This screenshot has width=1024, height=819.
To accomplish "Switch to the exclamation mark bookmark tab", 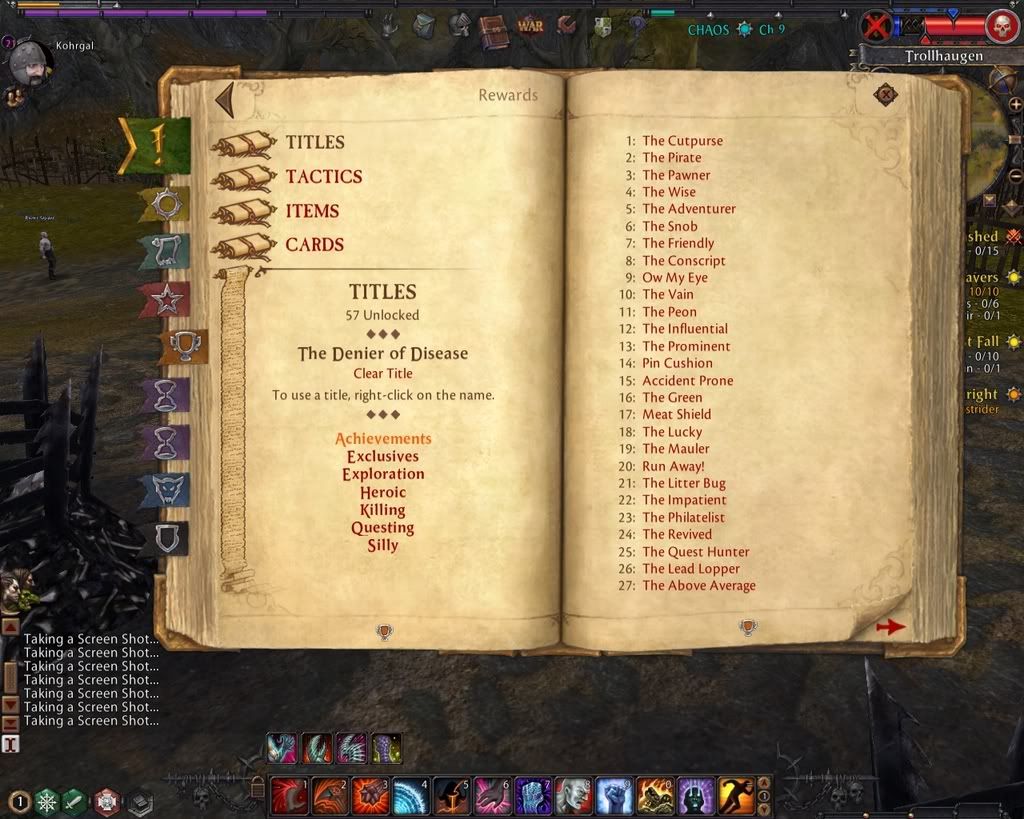I will [156, 146].
